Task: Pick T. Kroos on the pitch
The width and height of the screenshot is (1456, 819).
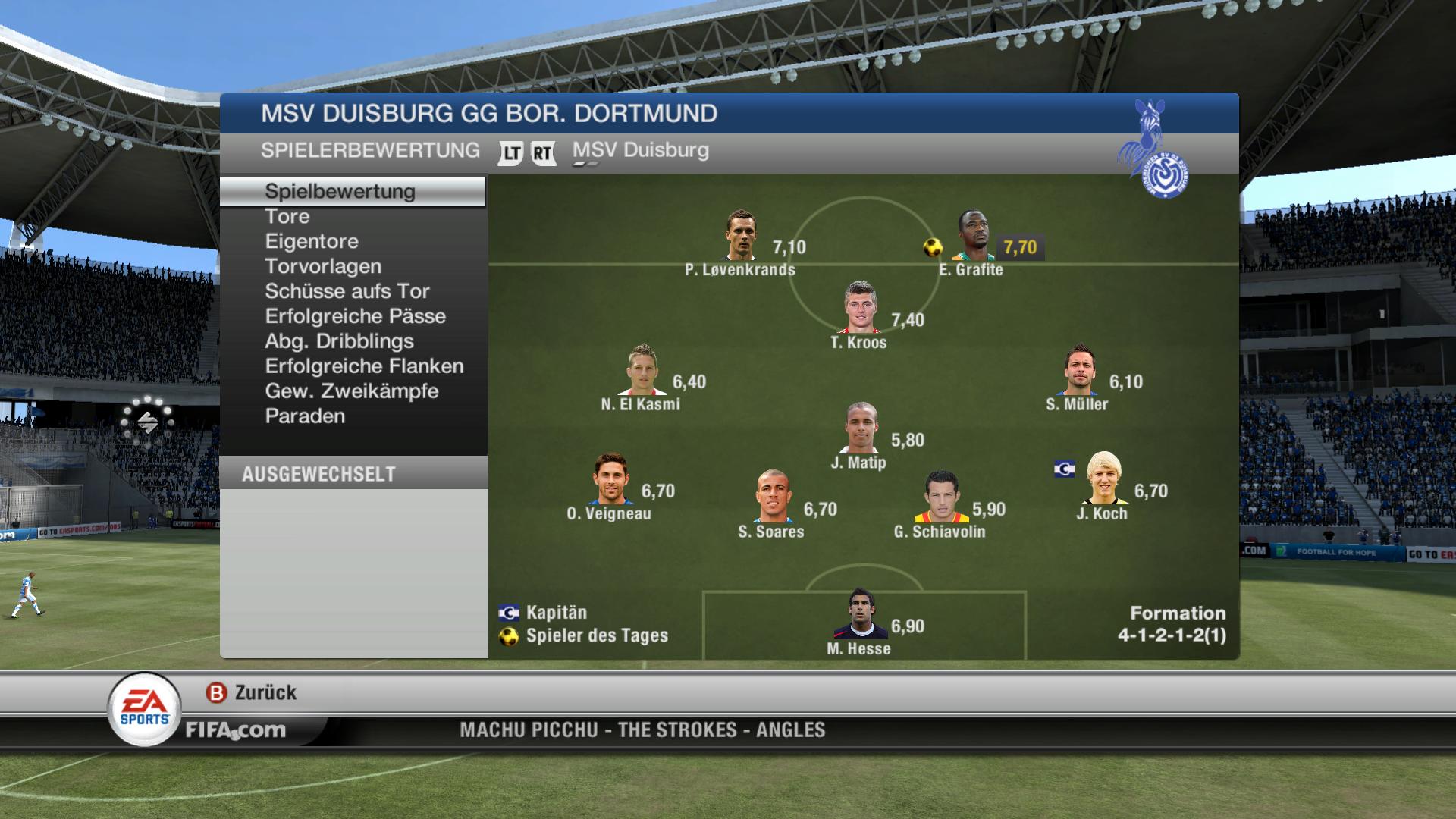Action: click(x=860, y=308)
